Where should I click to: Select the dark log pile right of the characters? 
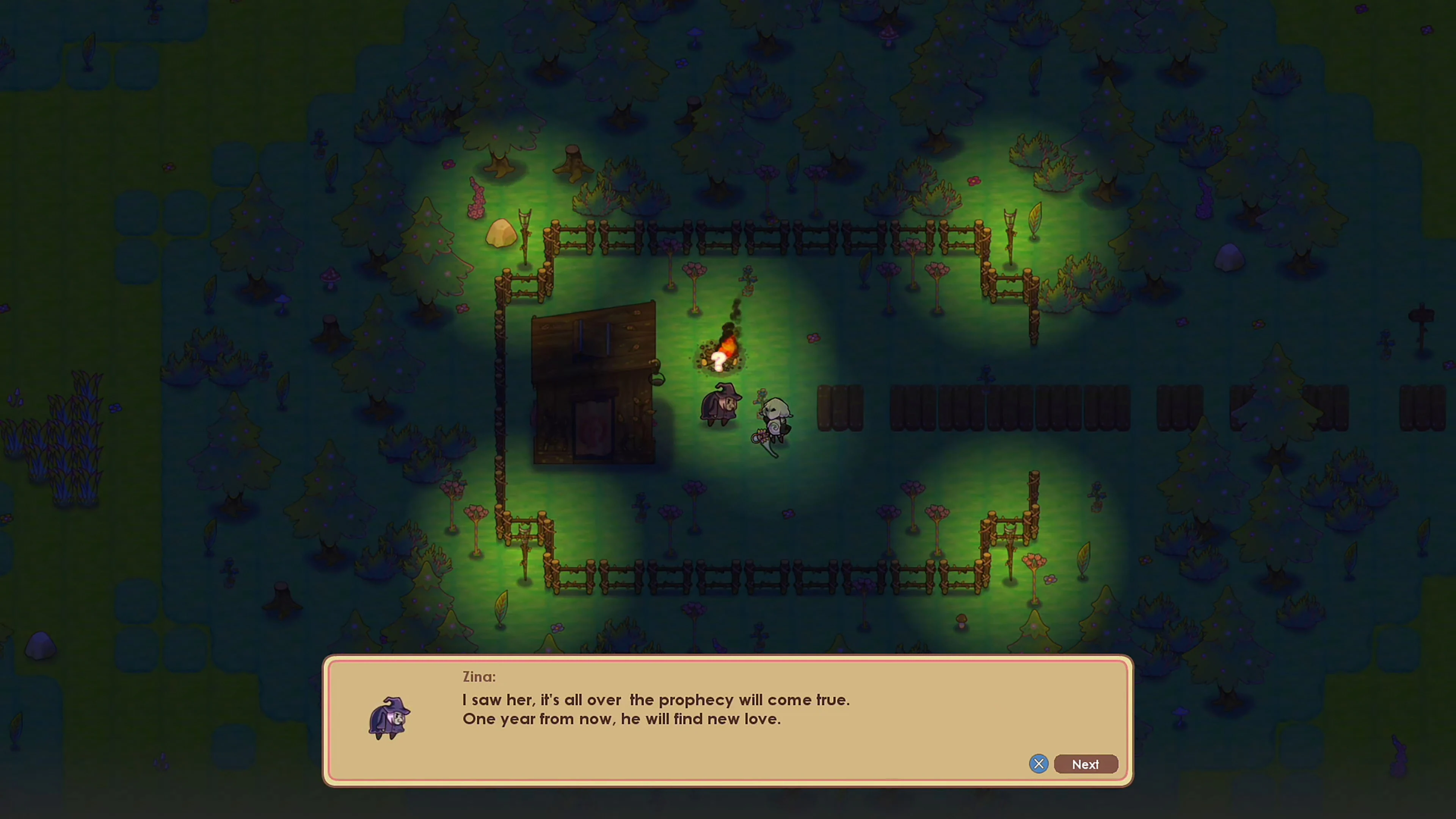click(x=839, y=407)
